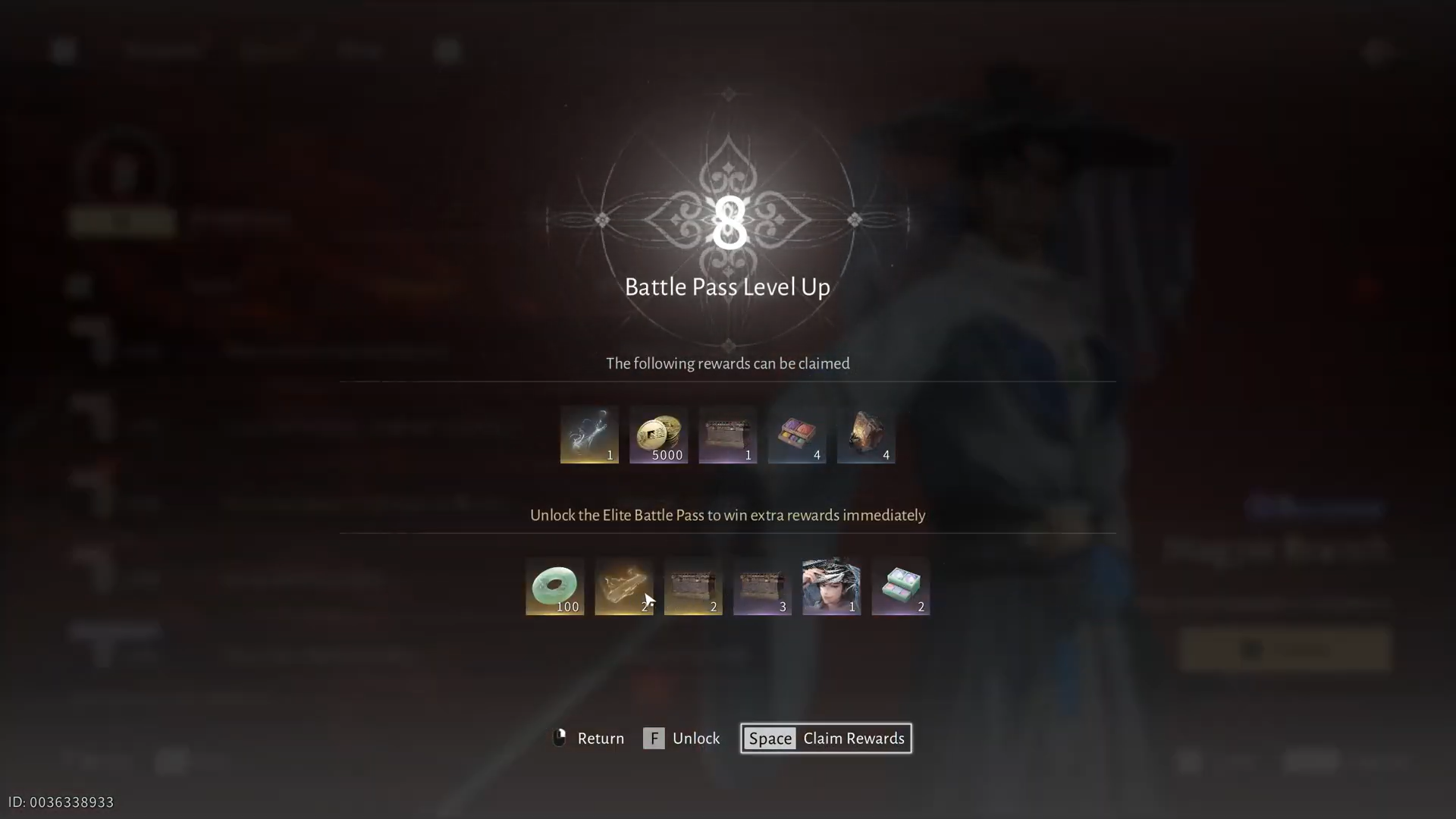Inspect the white wisp reward icon
1456x819 pixels.
coord(589,435)
